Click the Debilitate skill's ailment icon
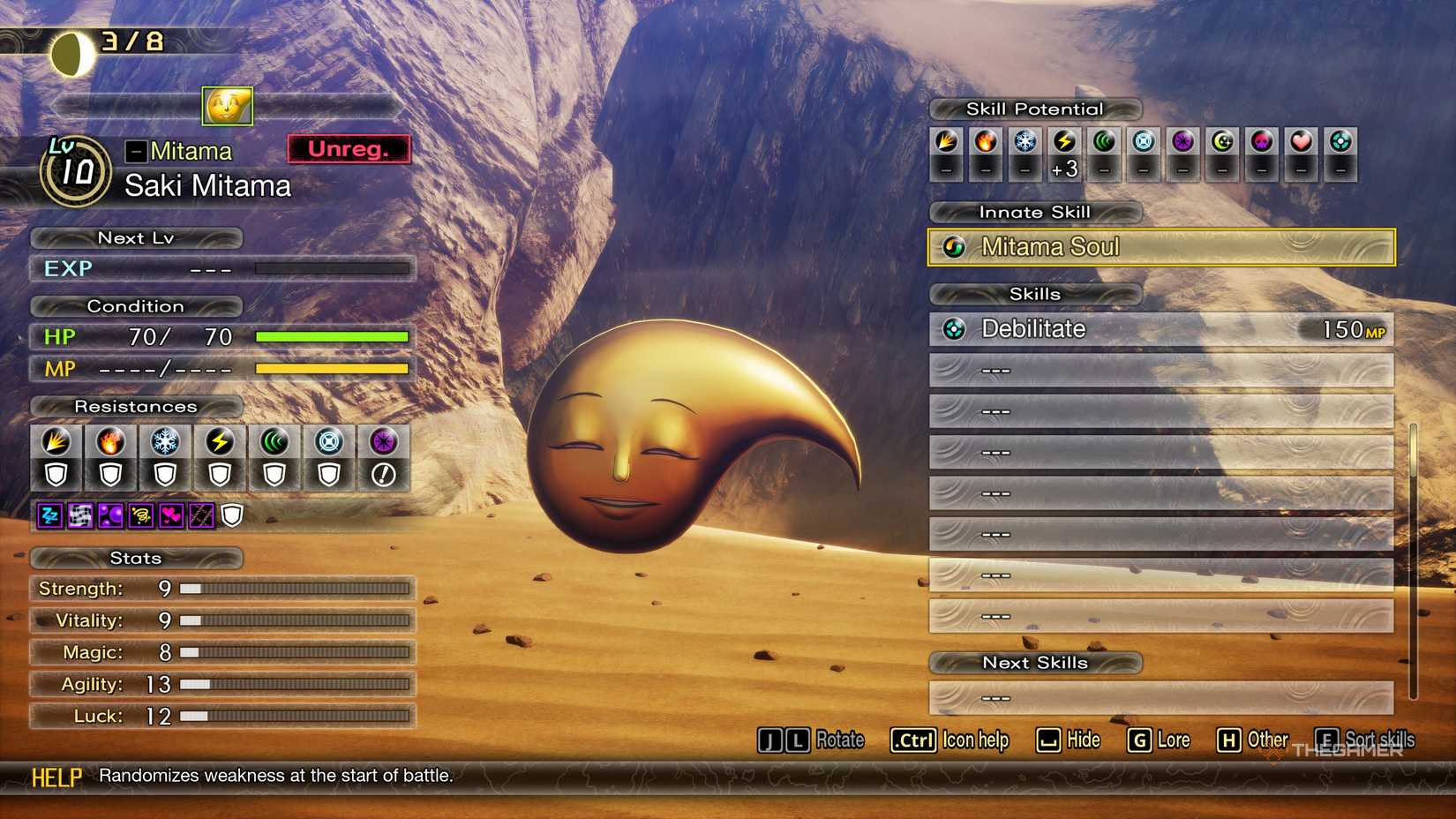 [x=952, y=328]
